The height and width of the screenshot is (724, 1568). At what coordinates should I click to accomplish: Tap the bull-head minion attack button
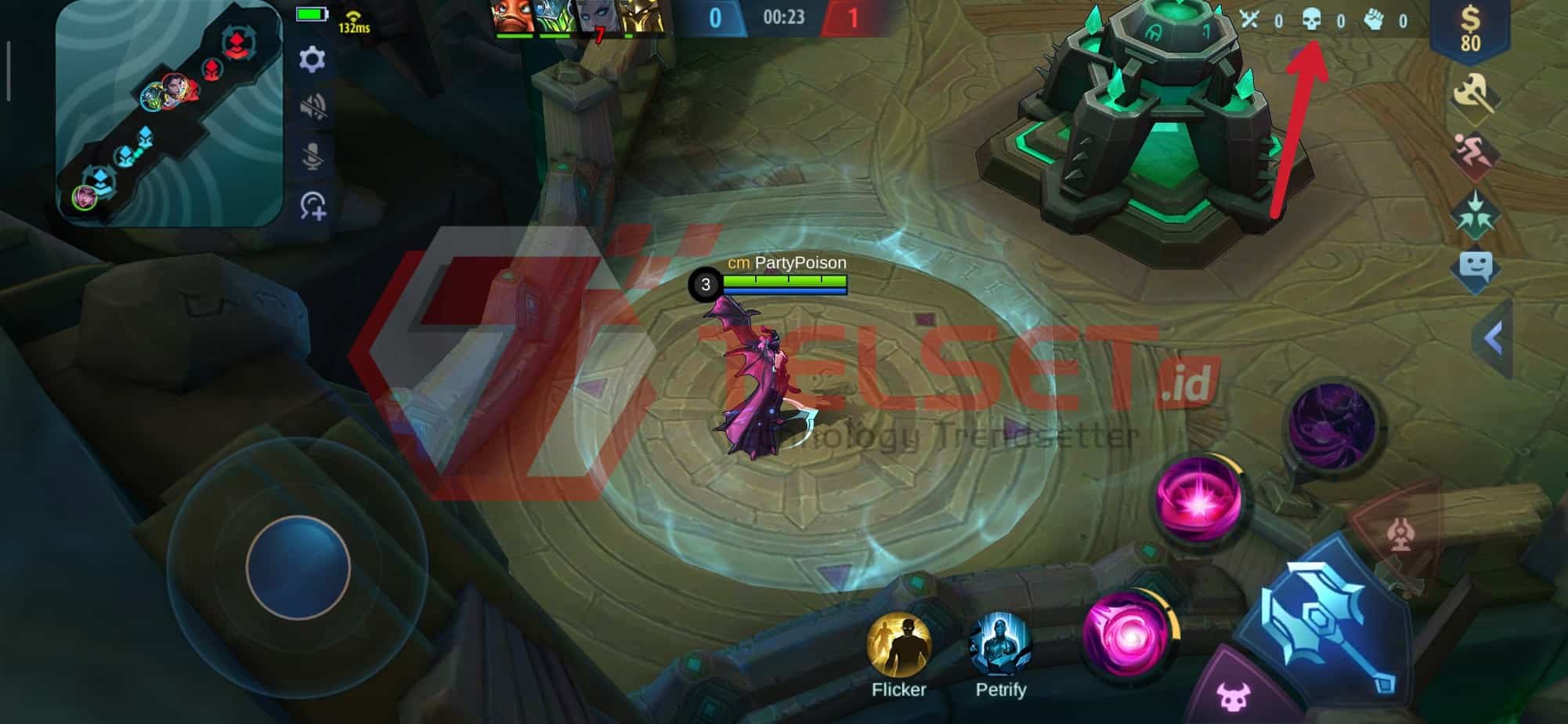(1233, 694)
